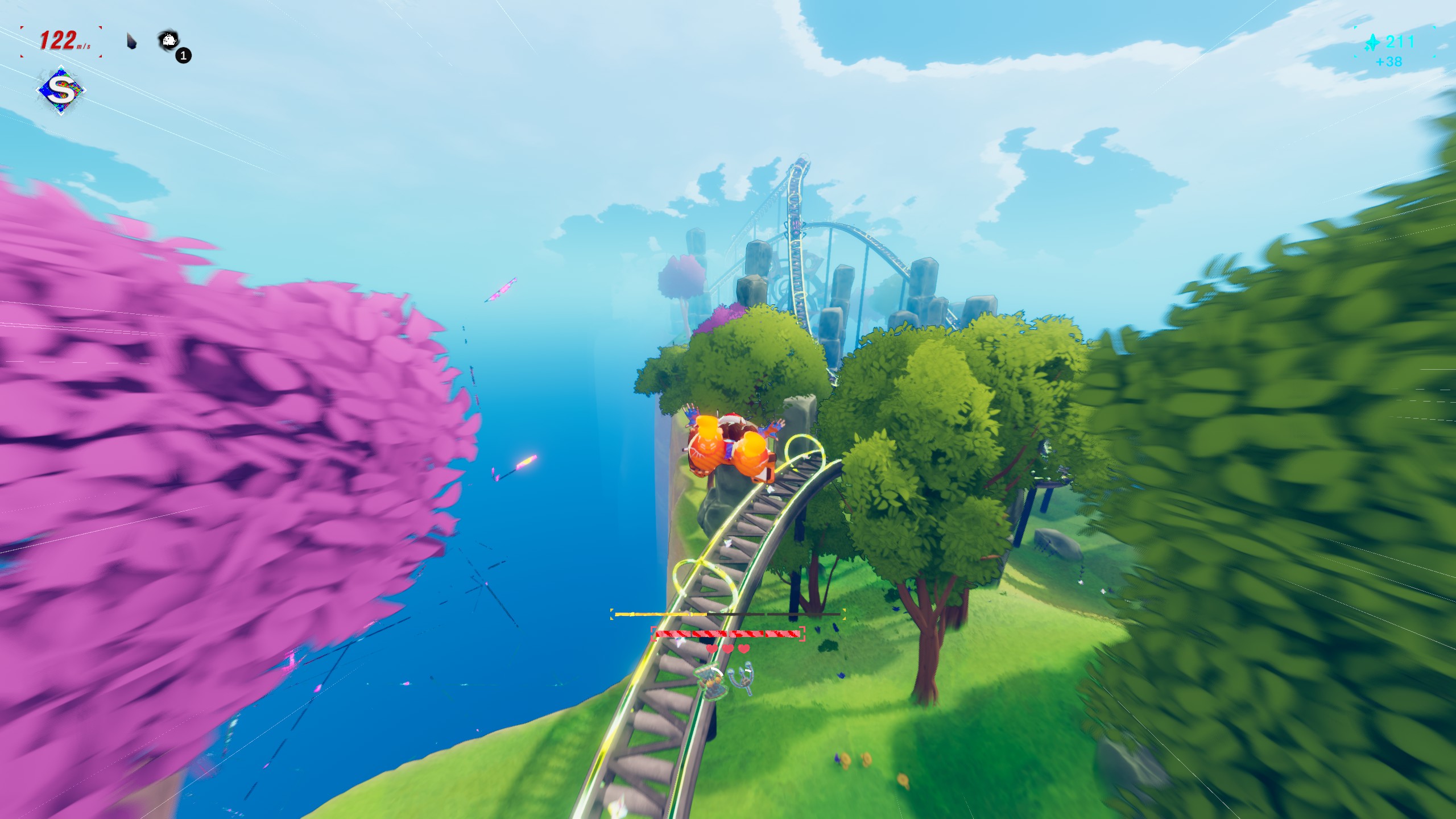Click the S rank diamond badge
Screen dimensions: 1456x819
pos(60,91)
